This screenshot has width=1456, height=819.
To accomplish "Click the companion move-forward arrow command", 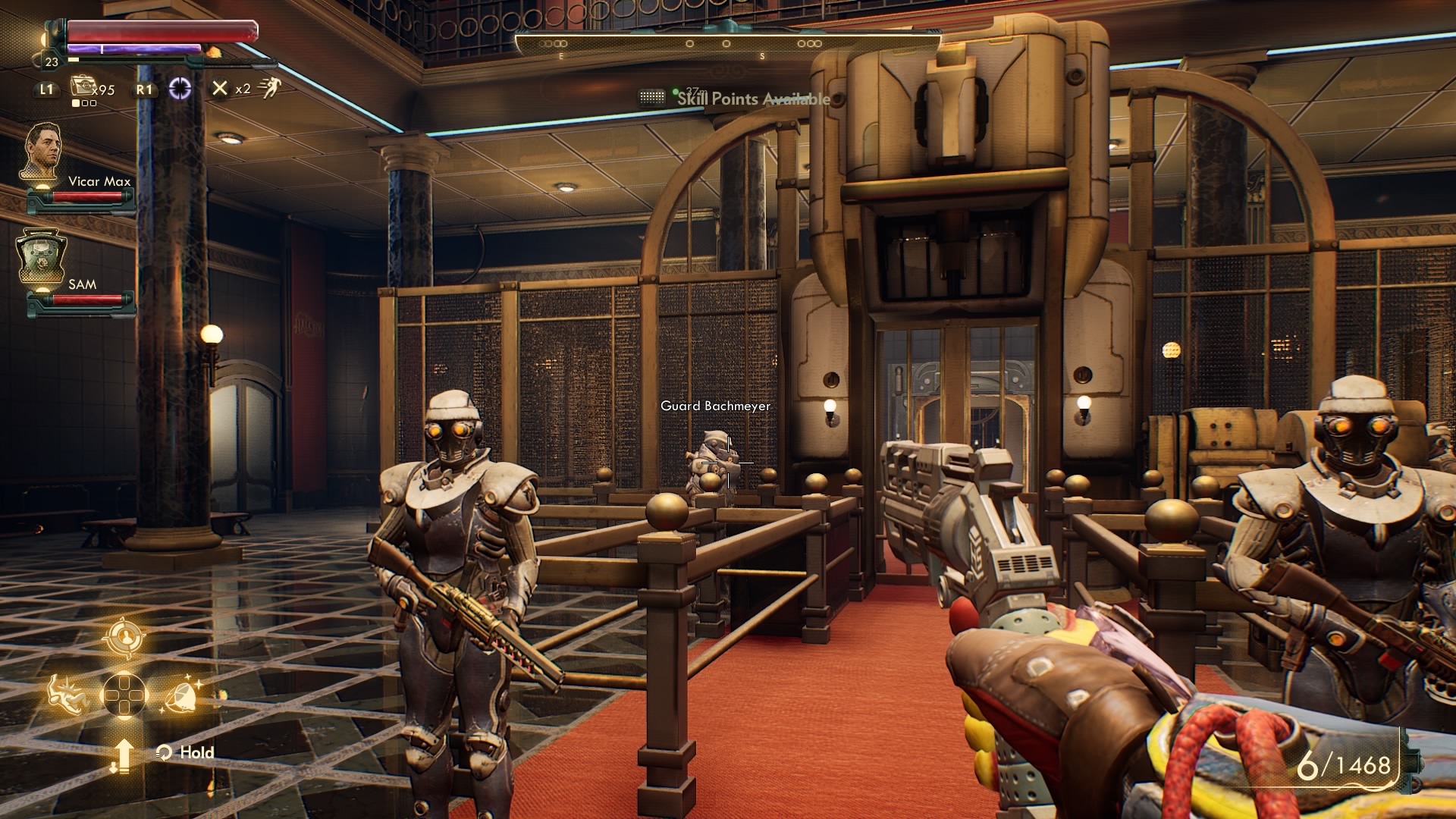I will (x=123, y=755).
